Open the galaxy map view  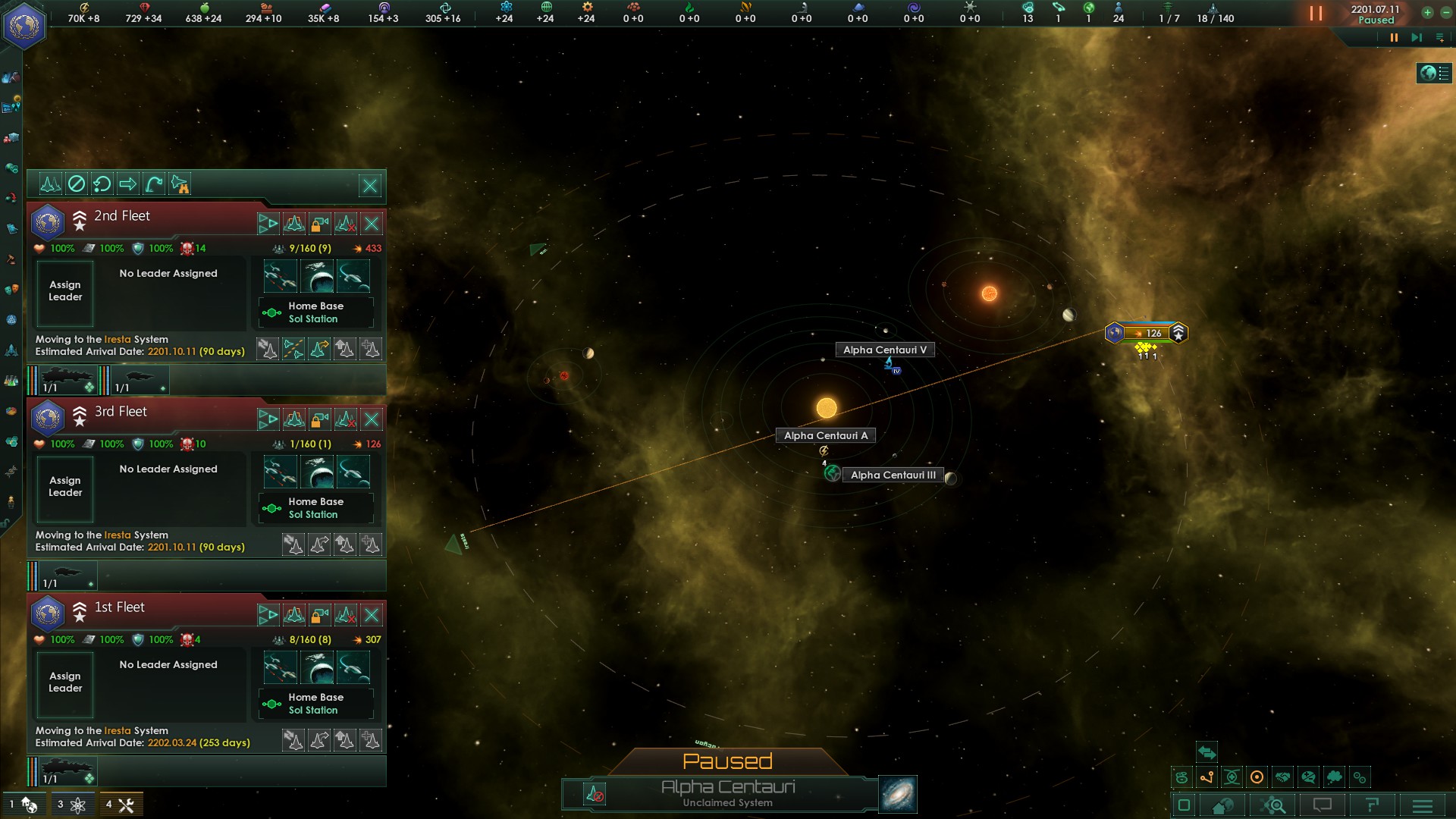[898, 794]
